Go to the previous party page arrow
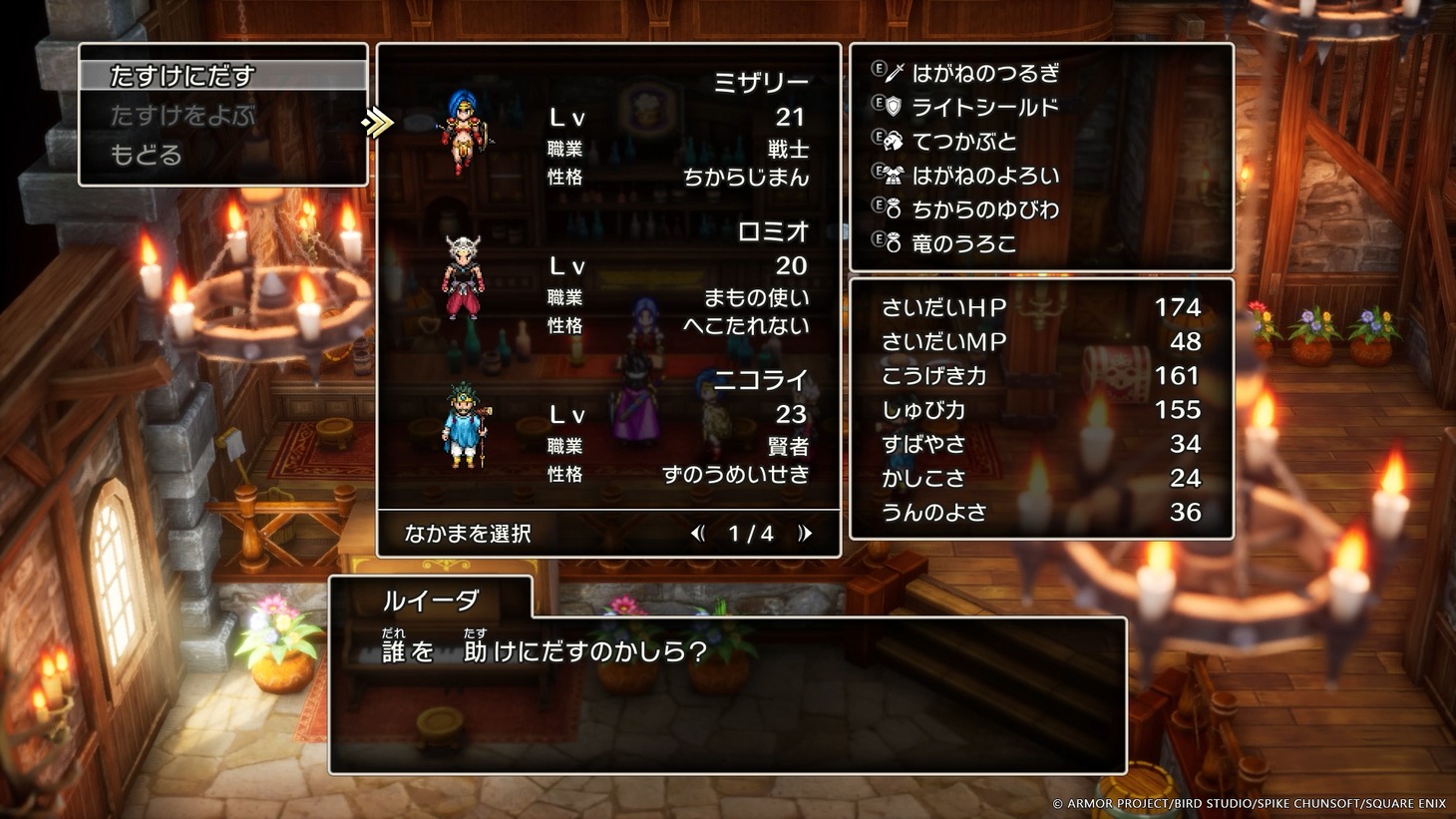1456x819 pixels. coord(698,534)
